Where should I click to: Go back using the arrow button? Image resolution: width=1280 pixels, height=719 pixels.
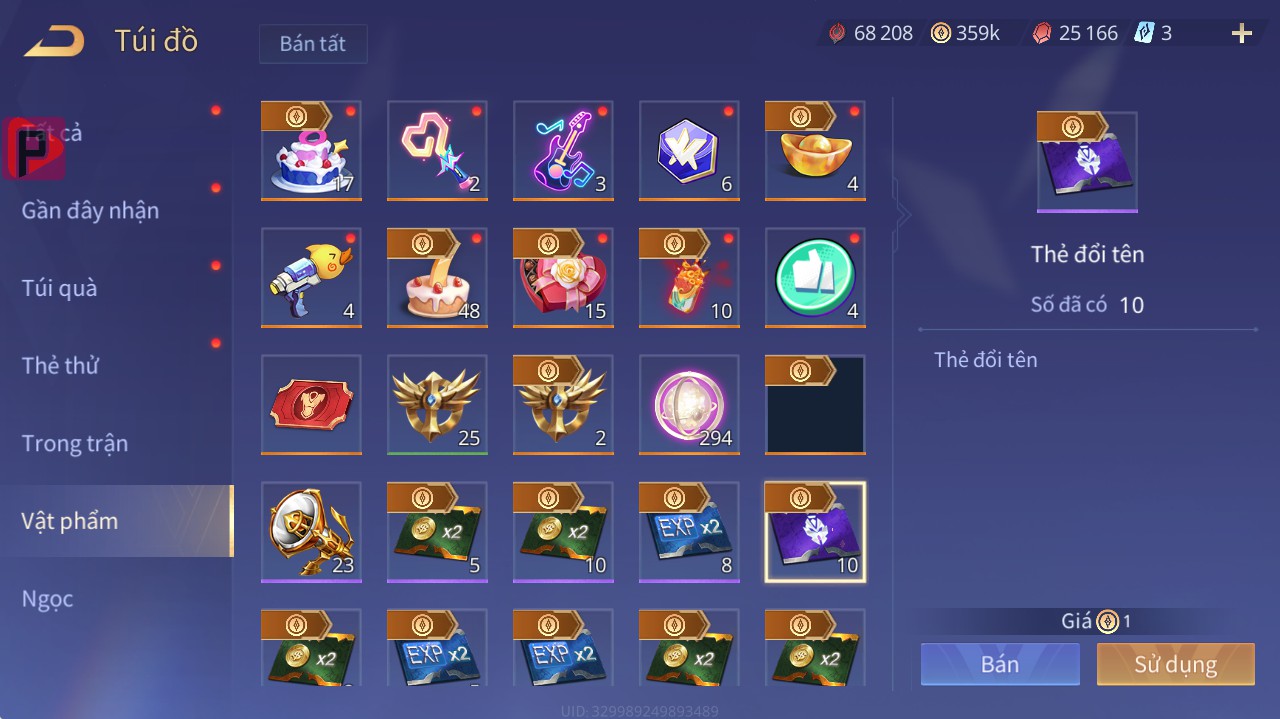[x=54, y=41]
